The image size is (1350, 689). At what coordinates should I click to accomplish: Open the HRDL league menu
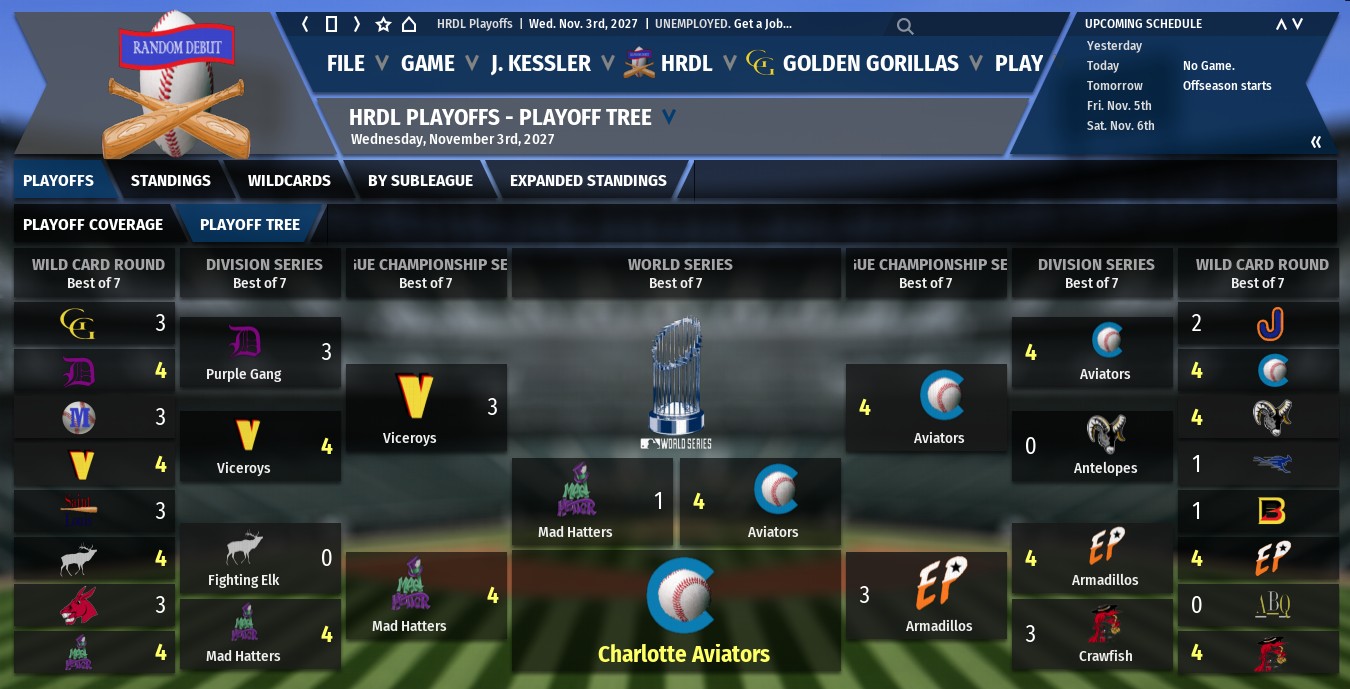pyautogui.click(x=670, y=63)
